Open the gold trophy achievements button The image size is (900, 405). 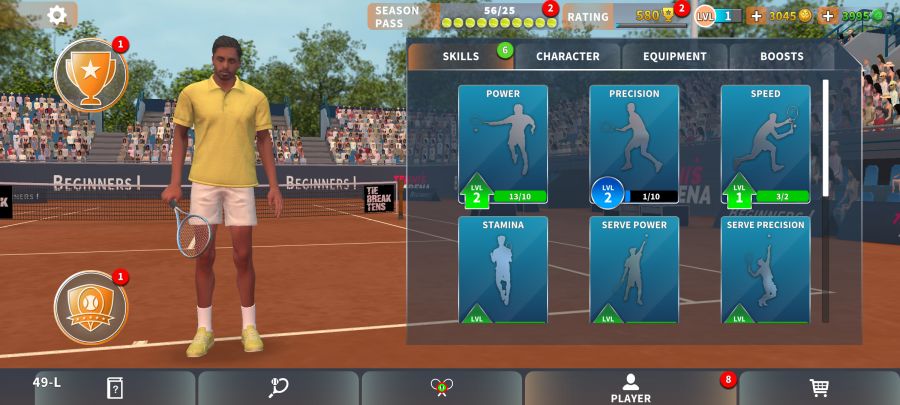(x=91, y=73)
